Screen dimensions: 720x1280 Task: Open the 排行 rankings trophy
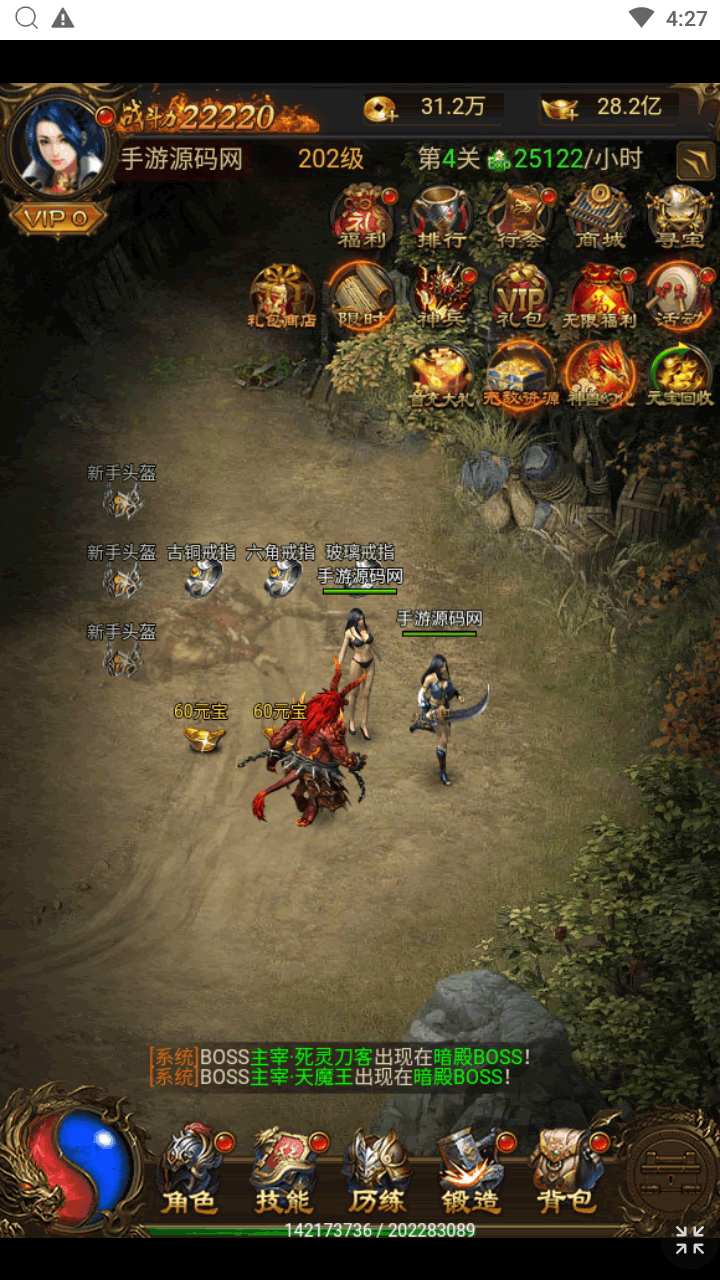pyautogui.click(x=441, y=216)
